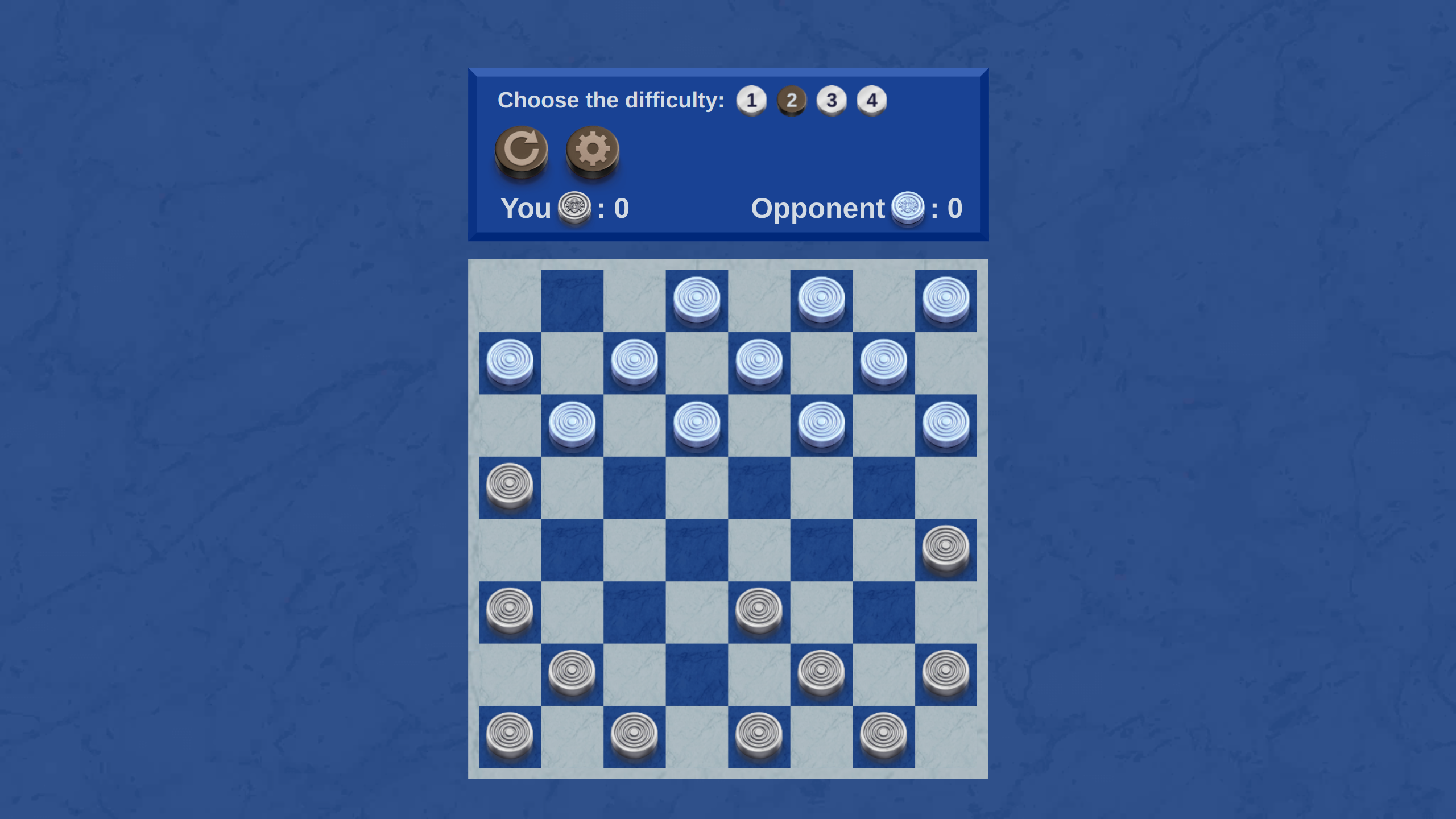1456x819 pixels.
Task: Select the white checker piece next to You
Action: tap(573, 208)
